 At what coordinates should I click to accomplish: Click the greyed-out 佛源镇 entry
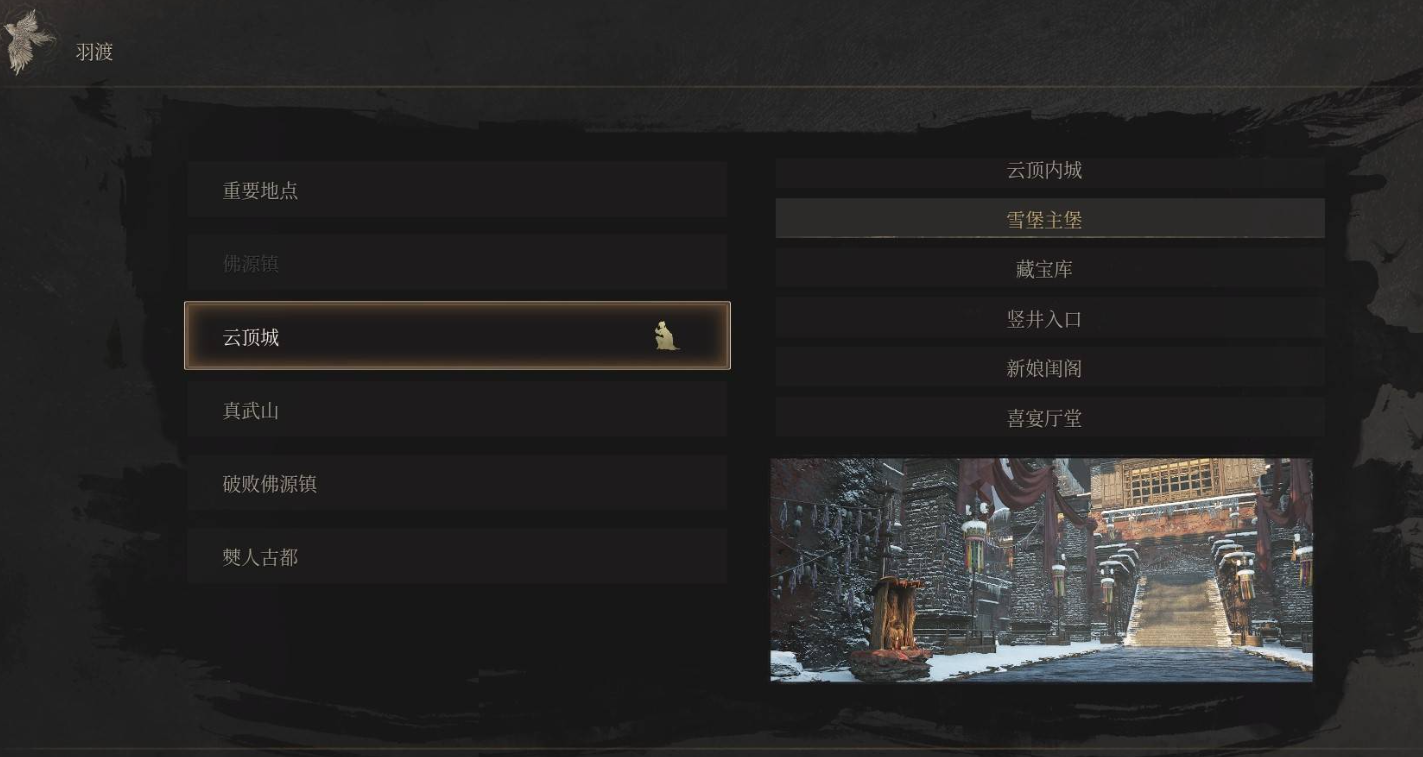point(457,263)
